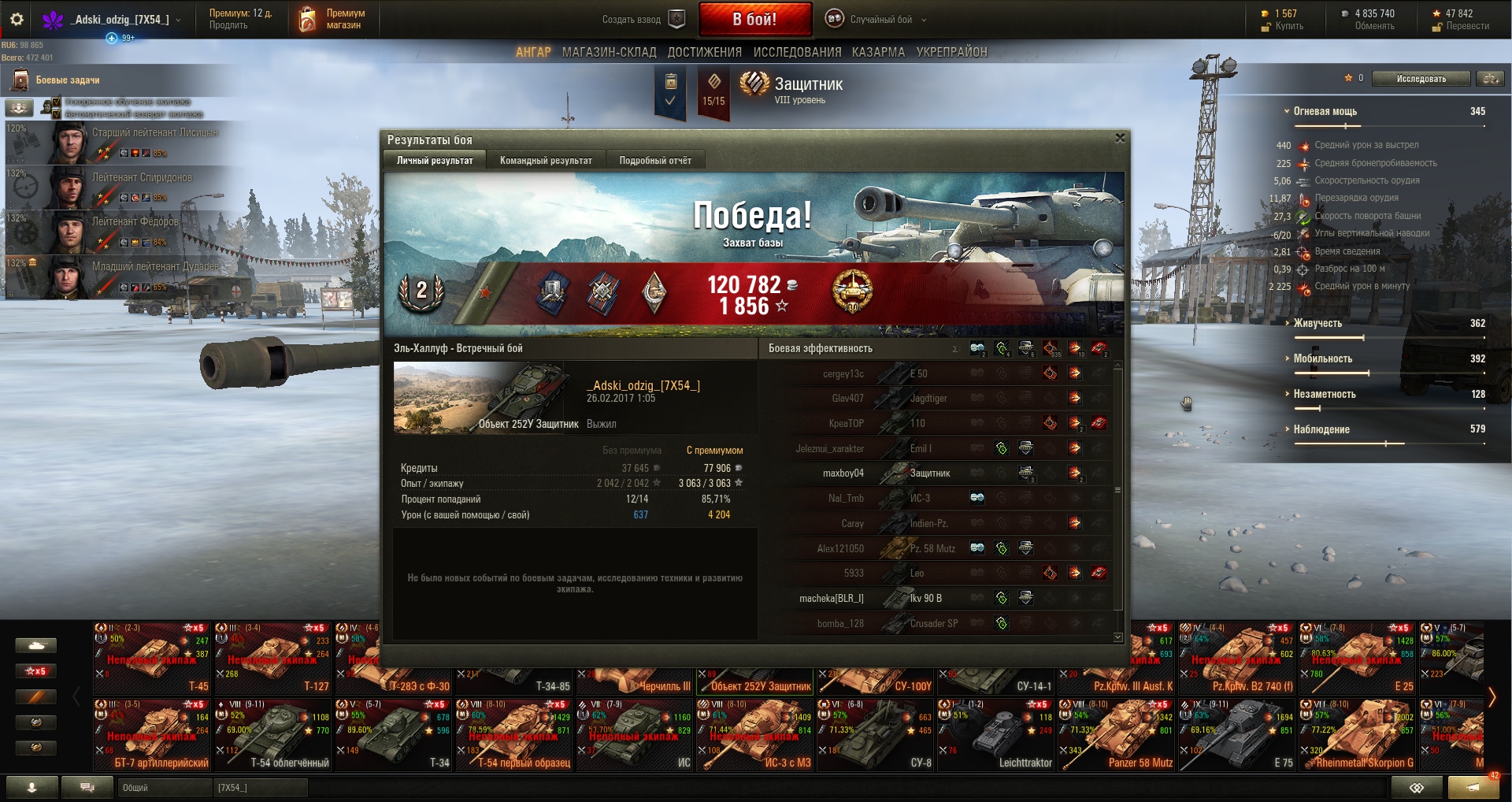Screen dimensions: 1512x802
Task: Click the Исследовать research button
Action: click(1421, 79)
